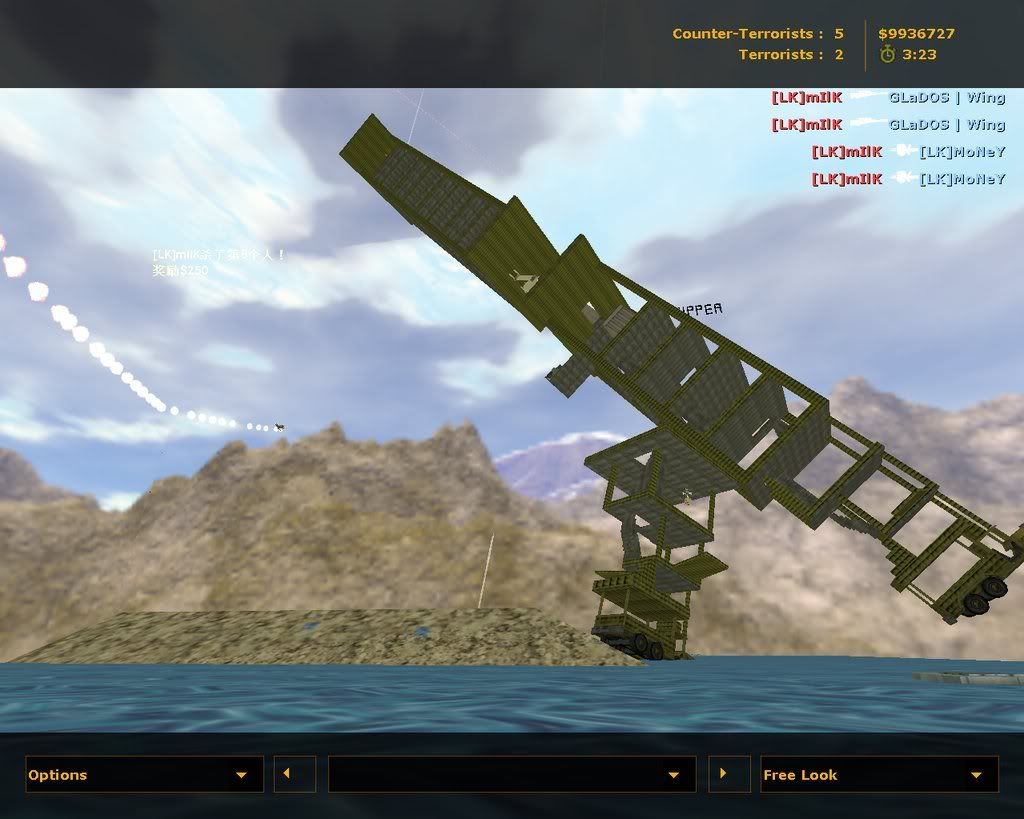The width and height of the screenshot is (1024, 819).
Task: Open the Options dropdown menu
Action: (144, 775)
